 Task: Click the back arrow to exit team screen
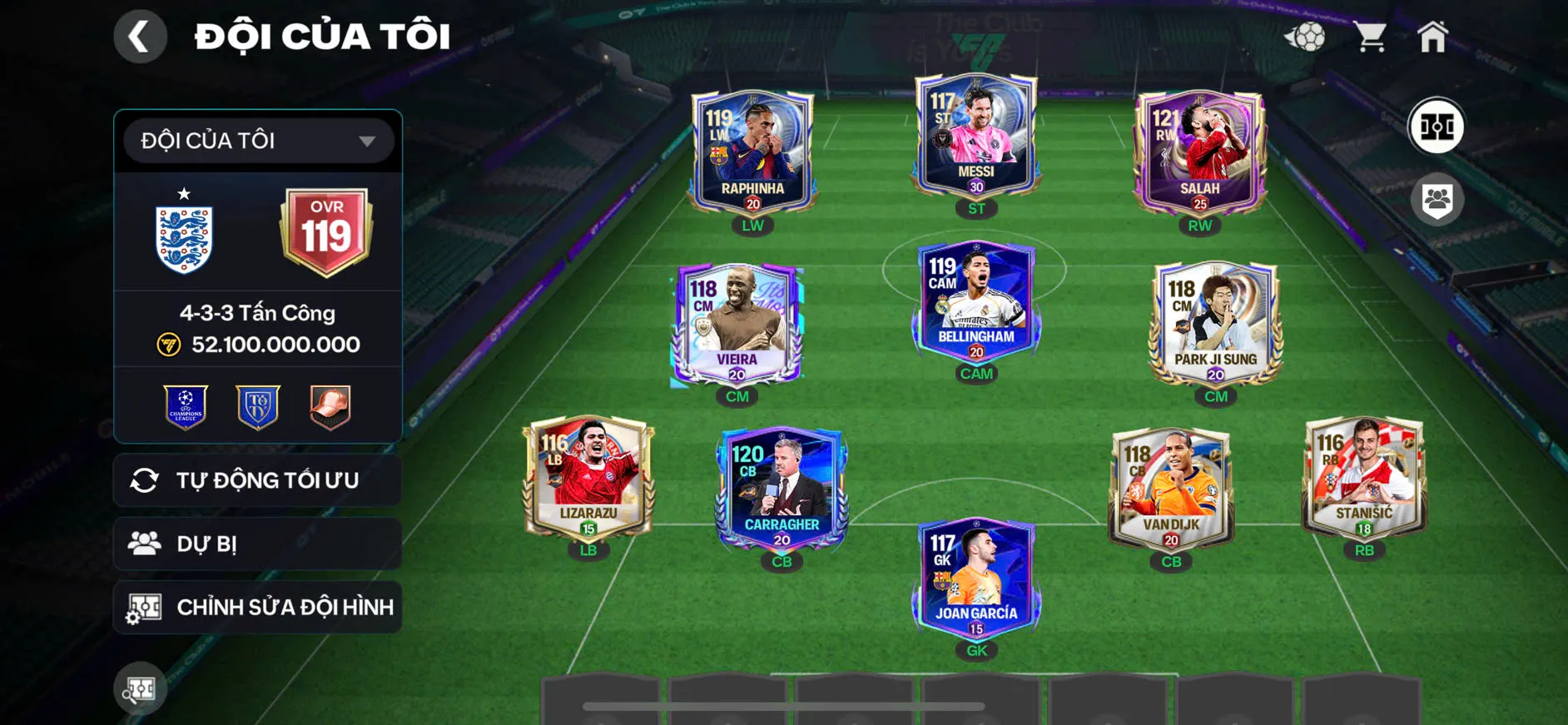pyautogui.click(x=140, y=37)
